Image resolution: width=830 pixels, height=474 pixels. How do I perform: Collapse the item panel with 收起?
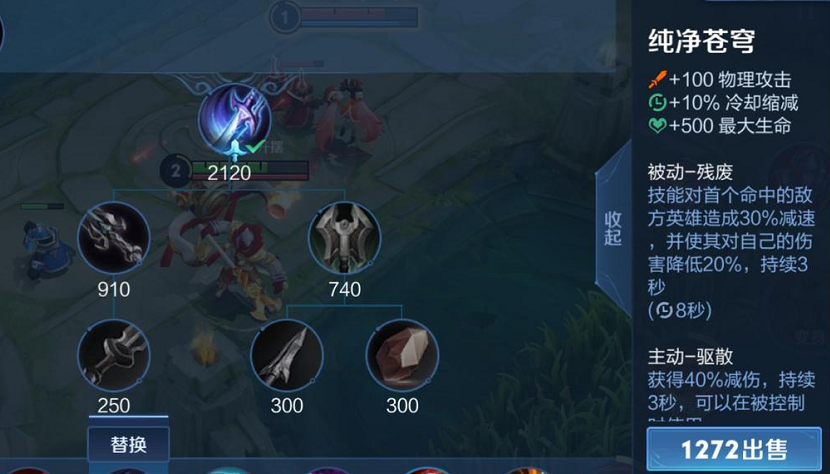612,228
